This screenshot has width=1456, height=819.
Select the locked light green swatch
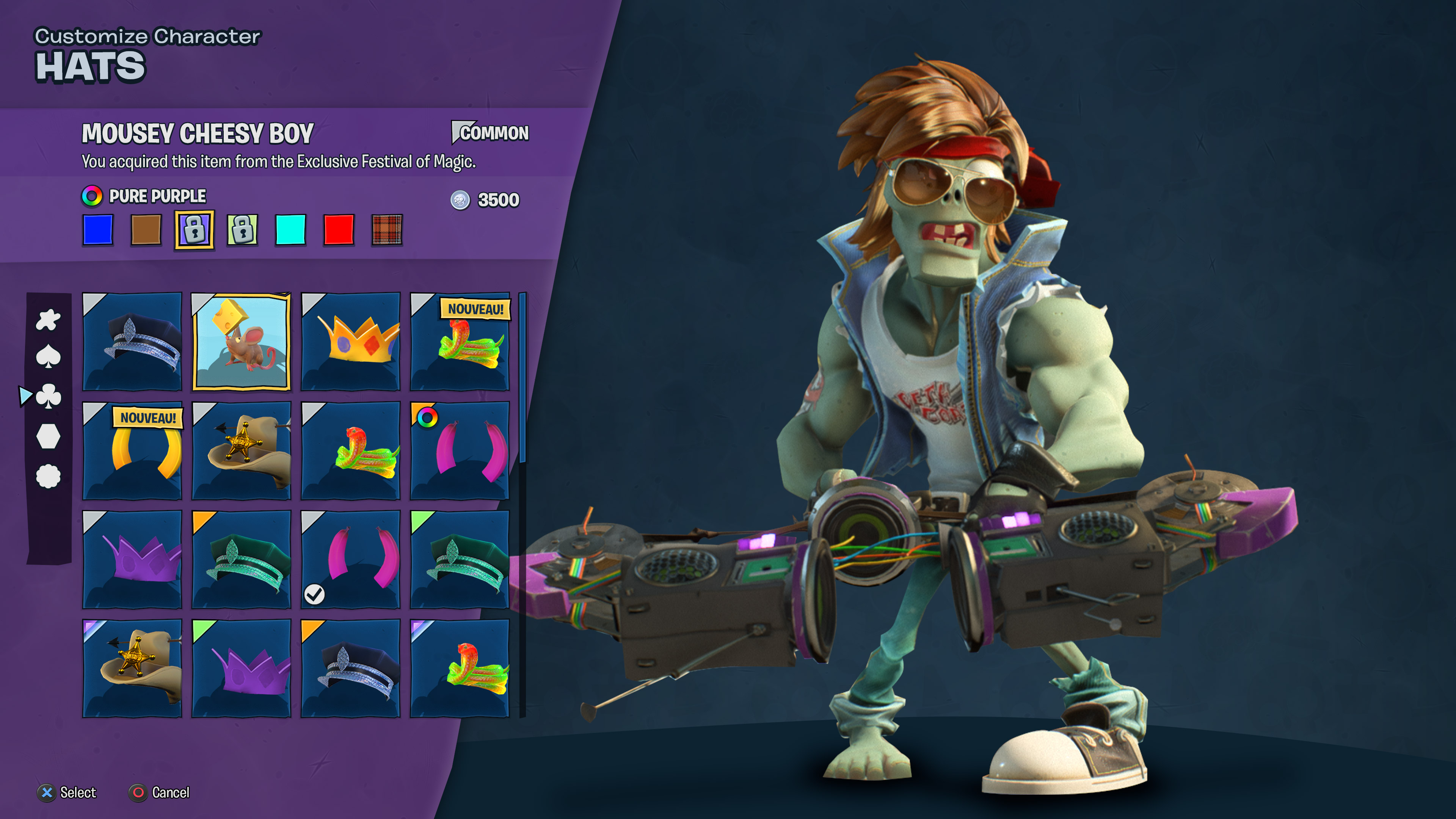pos(243,229)
